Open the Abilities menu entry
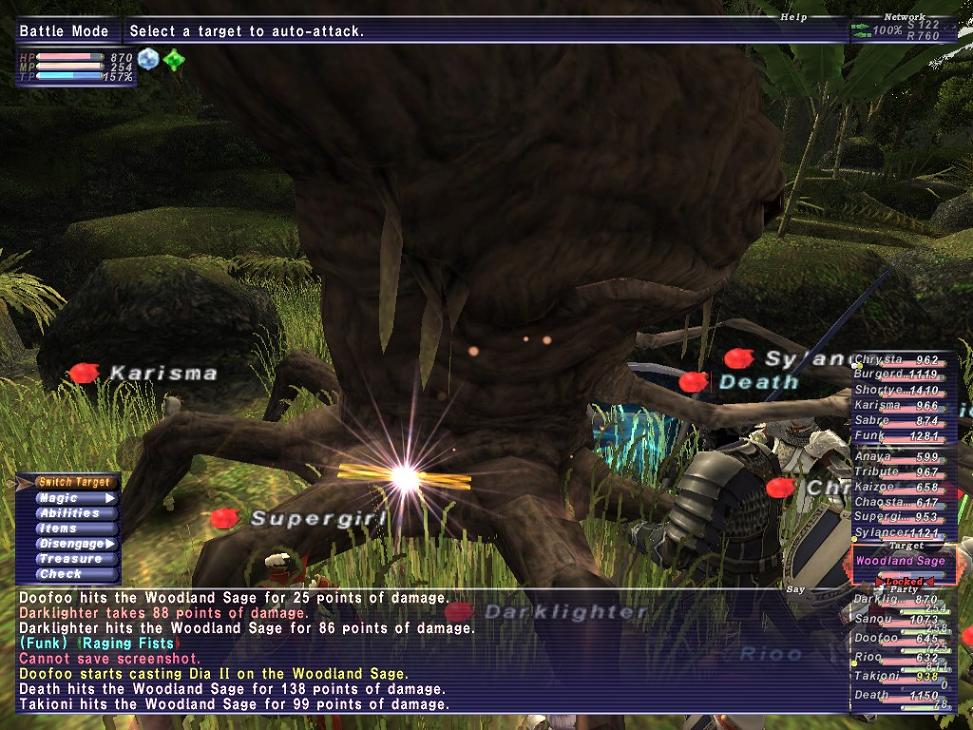Screen dimensions: 973x730 [x=69, y=513]
